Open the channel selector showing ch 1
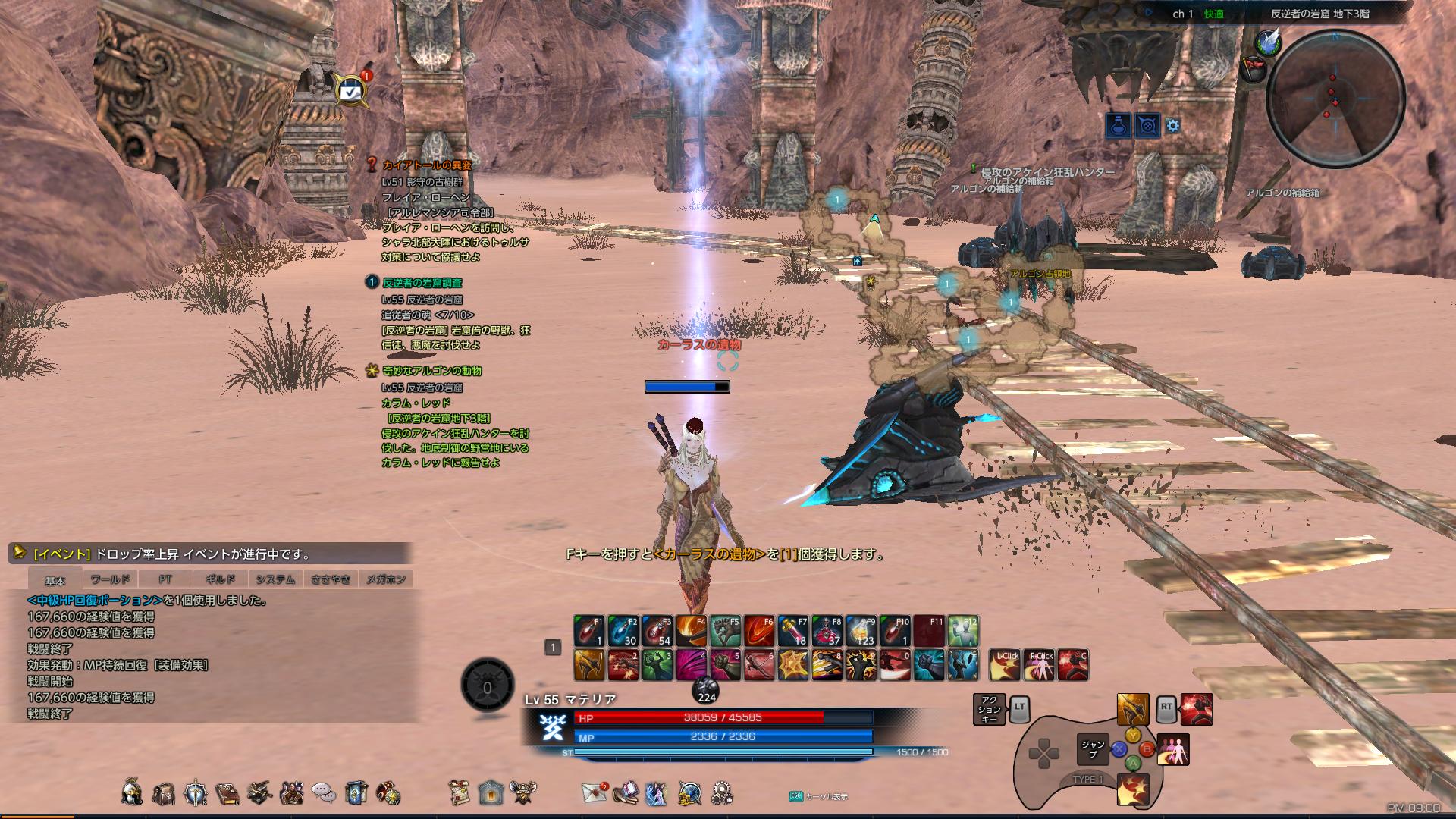Viewport: 1456px width, 819px height. coord(1182,14)
